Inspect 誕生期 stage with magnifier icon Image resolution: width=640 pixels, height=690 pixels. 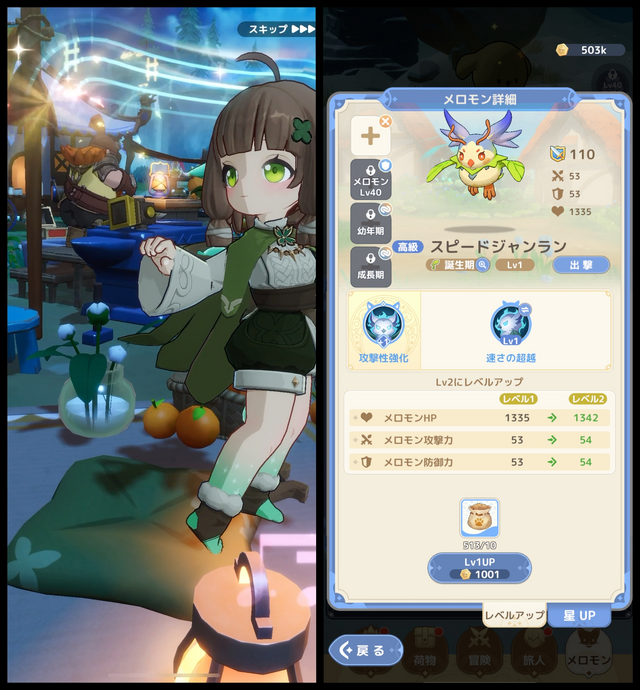tap(483, 265)
